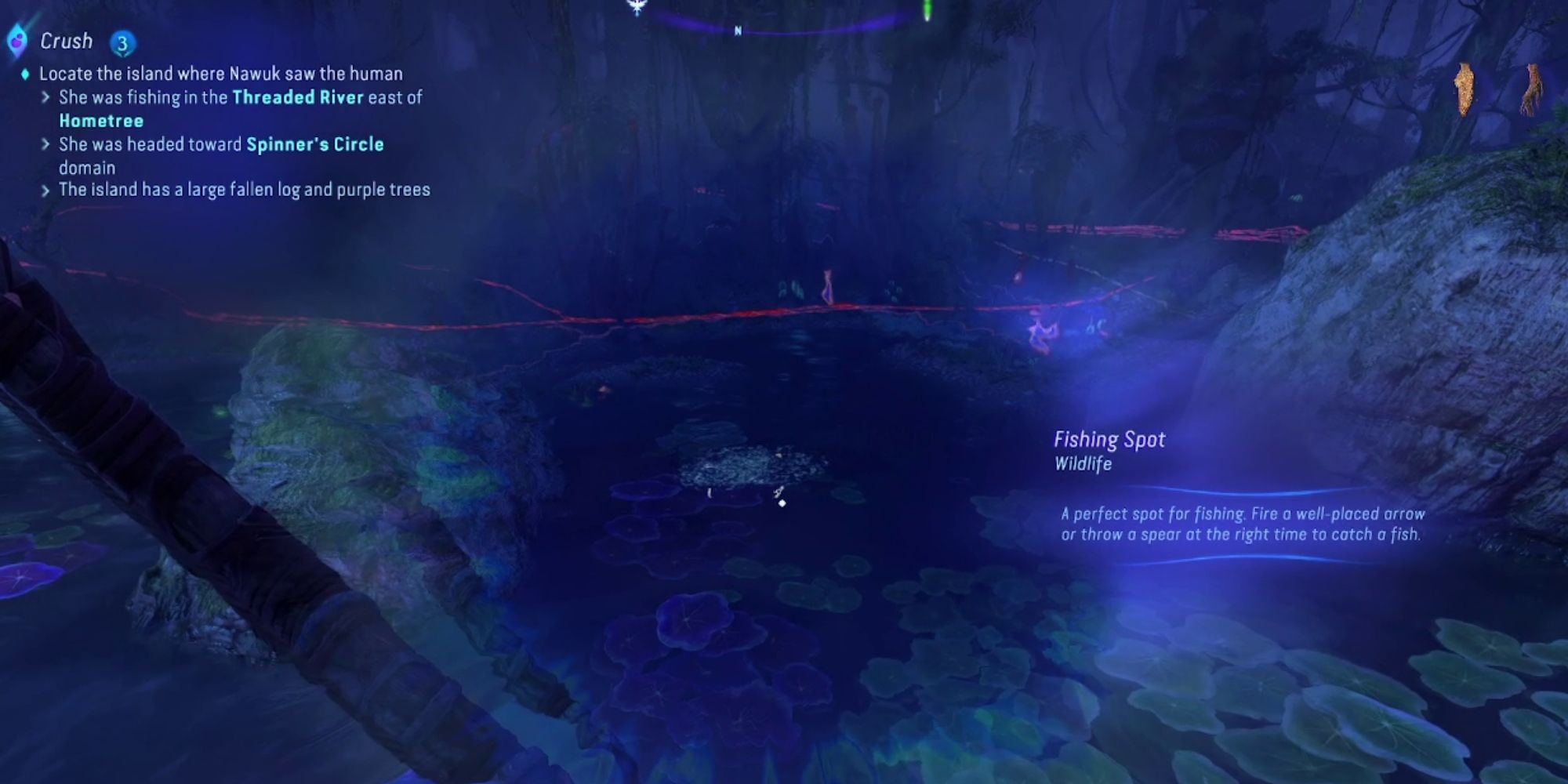
Task: Select the Crush quest title header
Action: 67,41
